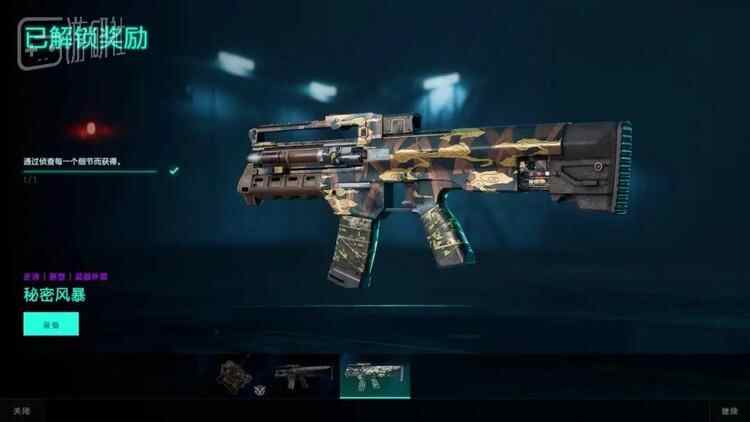The image size is (750, 422).
Task: Select the first reward thumbnail with the charm
Action: click(239, 375)
